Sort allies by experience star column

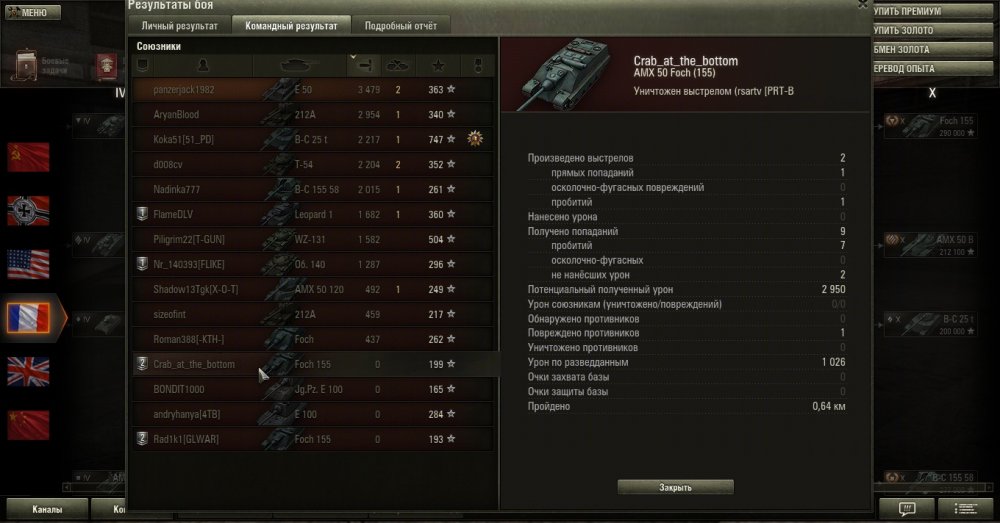(438, 65)
